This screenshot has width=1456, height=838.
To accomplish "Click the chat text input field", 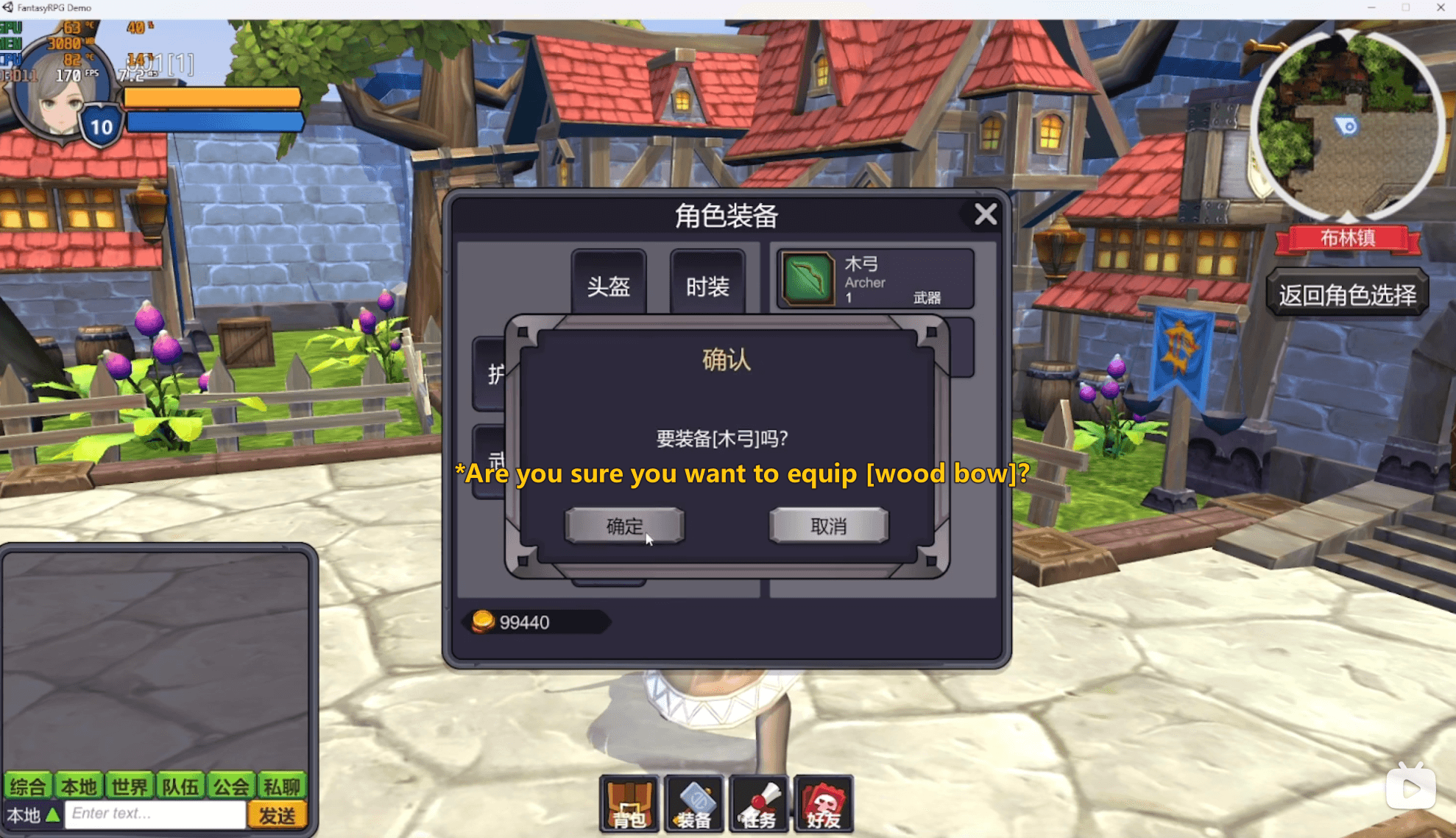I will [155, 813].
